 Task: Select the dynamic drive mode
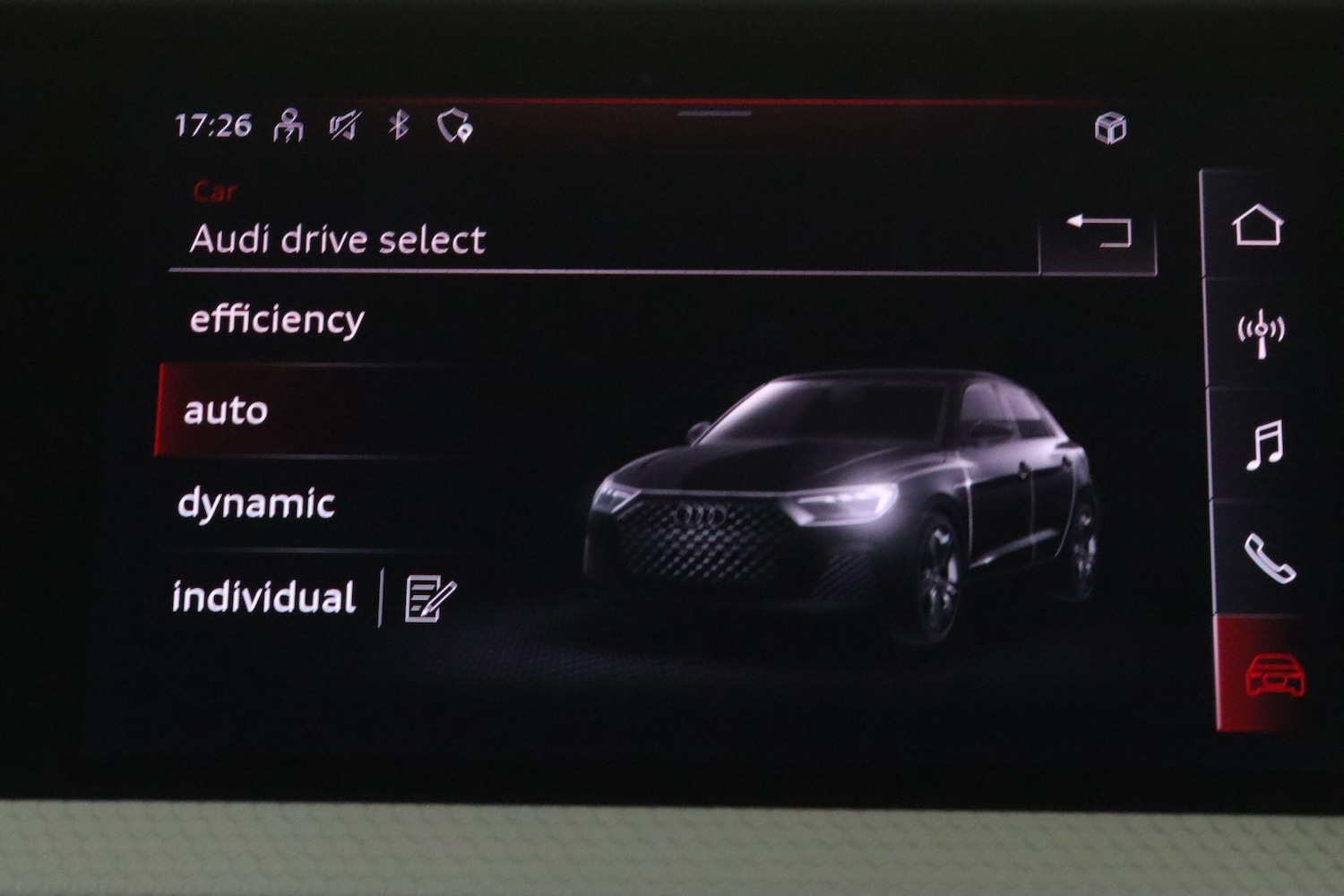(255, 504)
